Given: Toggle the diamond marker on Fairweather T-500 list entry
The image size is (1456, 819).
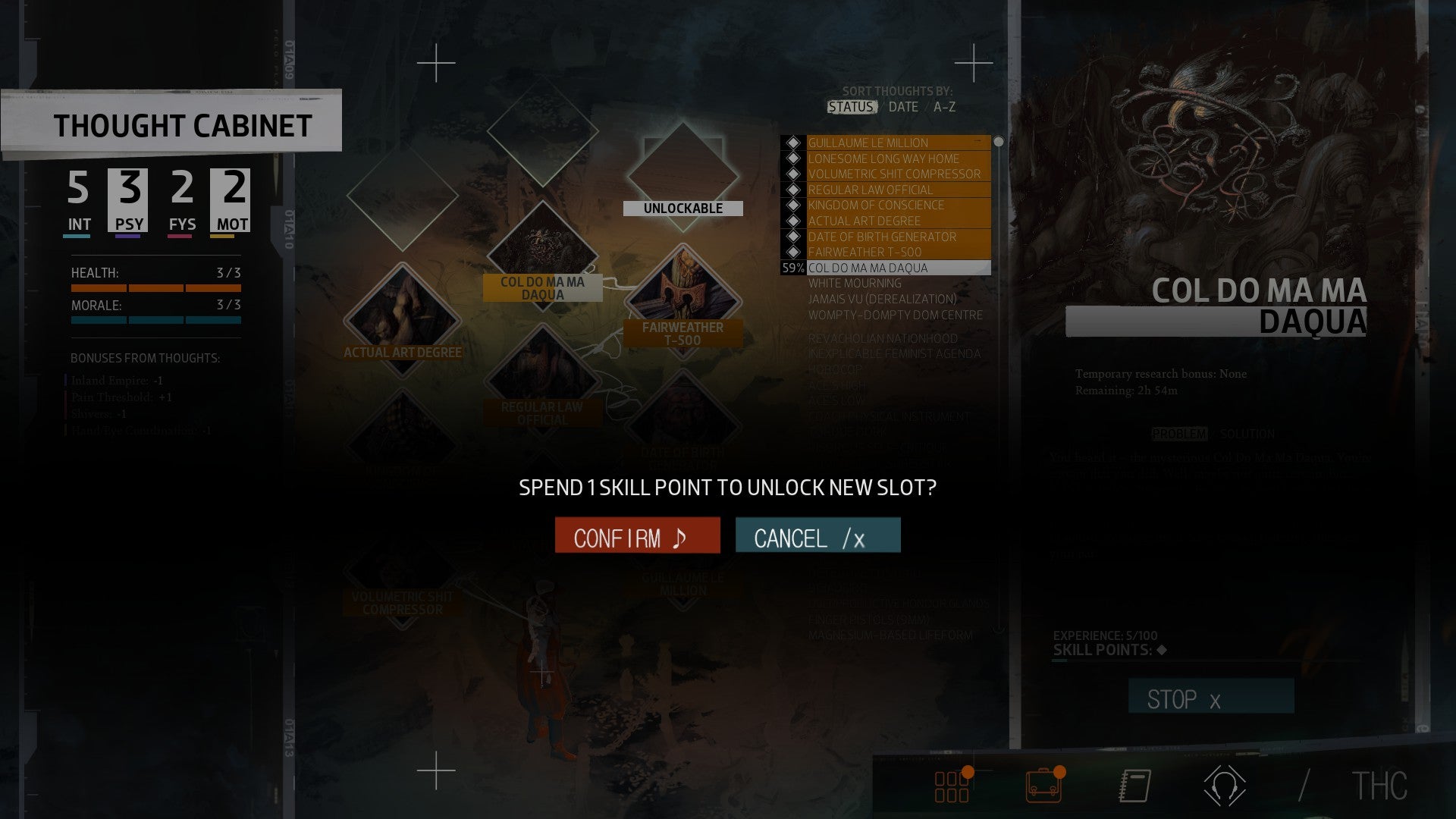Looking at the screenshot, I should (793, 253).
